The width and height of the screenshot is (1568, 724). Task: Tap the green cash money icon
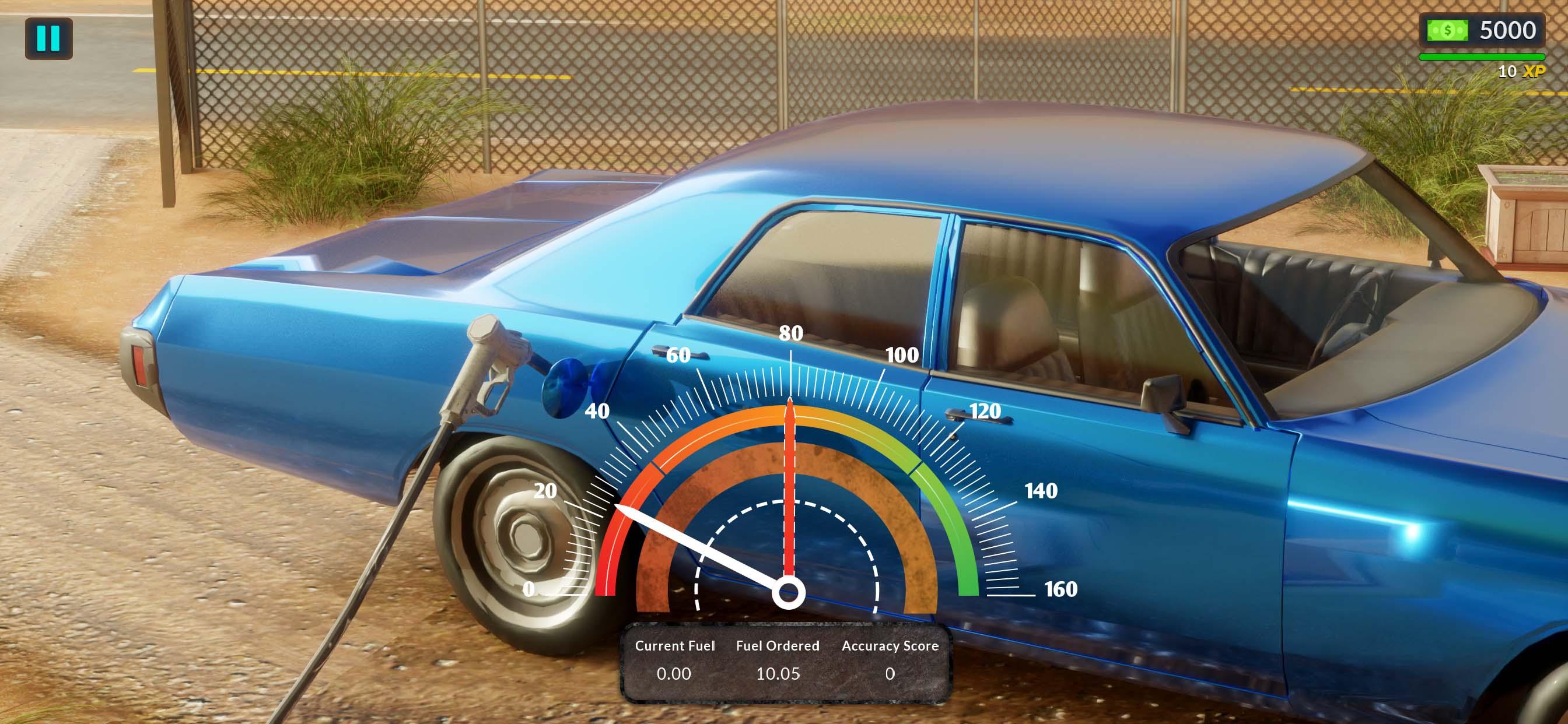tap(1447, 30)
